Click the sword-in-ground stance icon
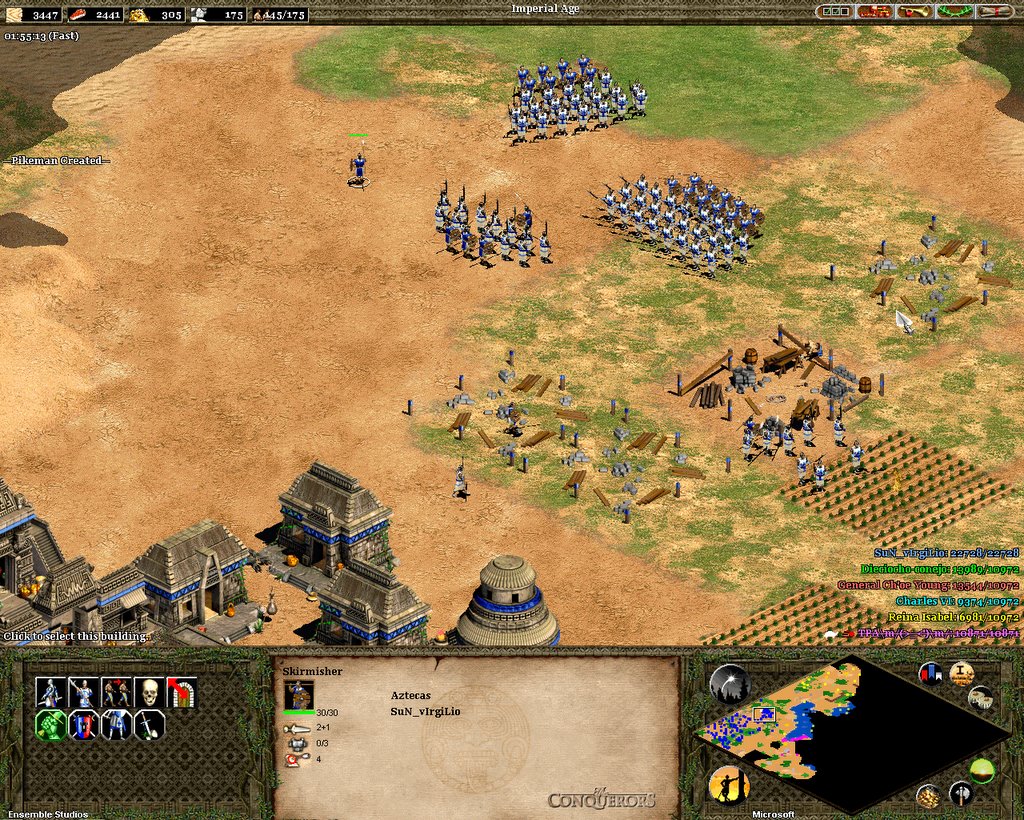Image resolution: width=1024 pixels, height=820 pixels. 150,725
